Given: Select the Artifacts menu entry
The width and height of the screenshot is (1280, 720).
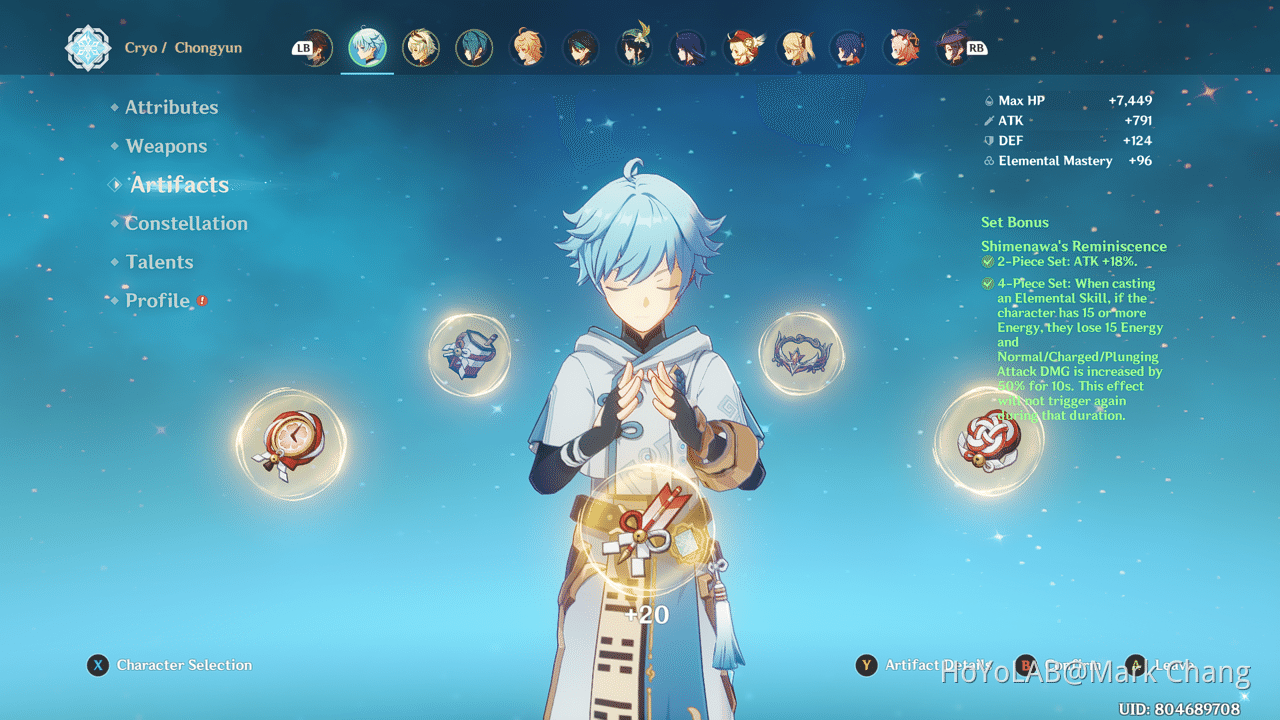Looking at the screenshot, I should point(179,185).
